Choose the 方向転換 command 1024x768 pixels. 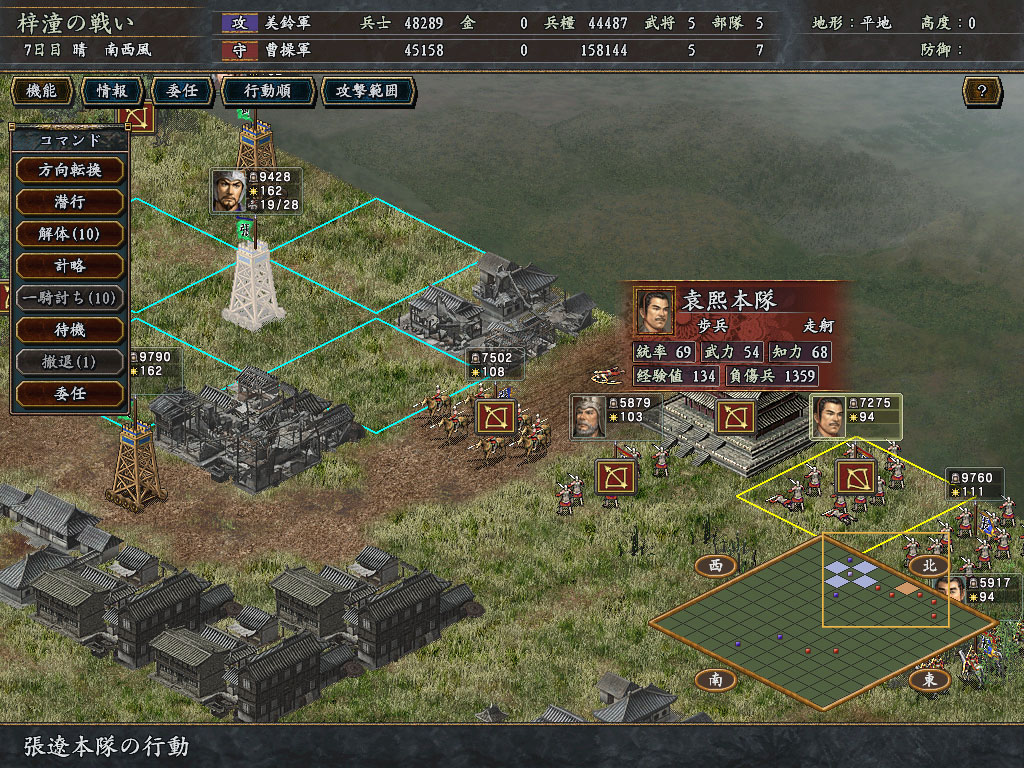point(70,169)
